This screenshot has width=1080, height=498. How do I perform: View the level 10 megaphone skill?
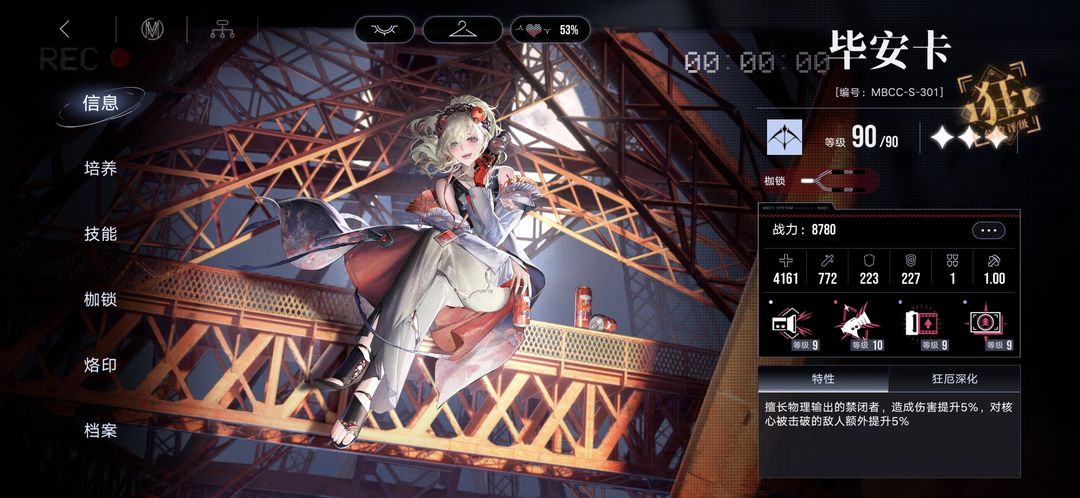857,324
